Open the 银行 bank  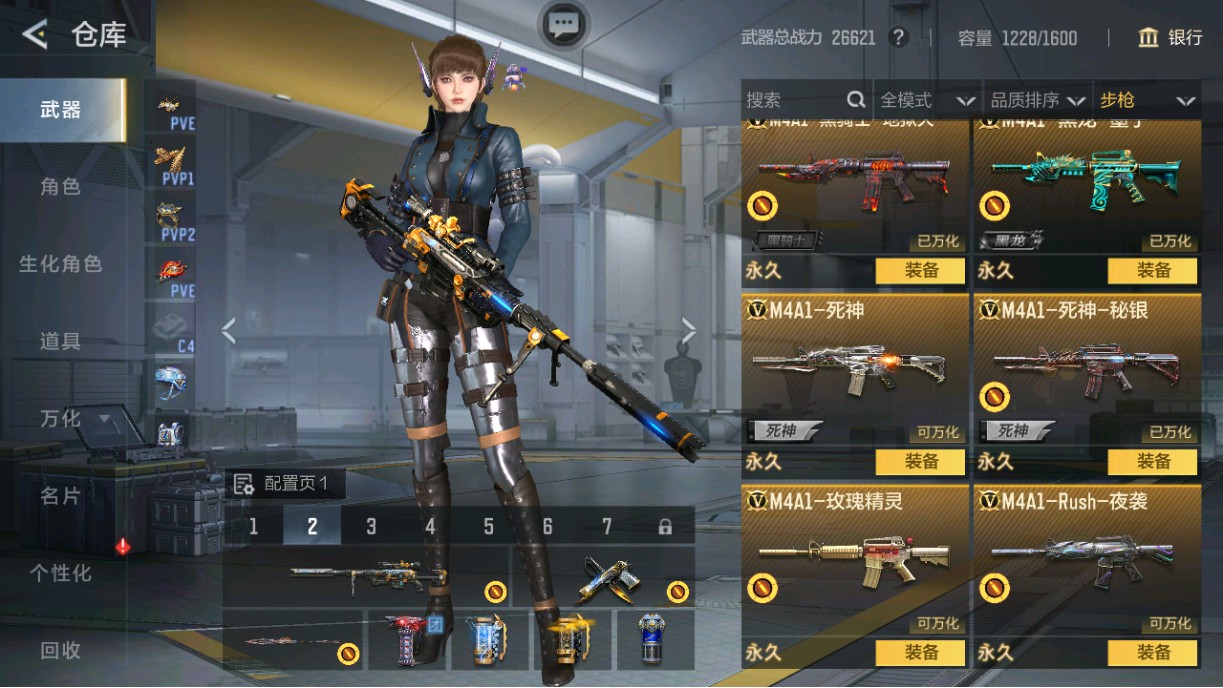1170,38
